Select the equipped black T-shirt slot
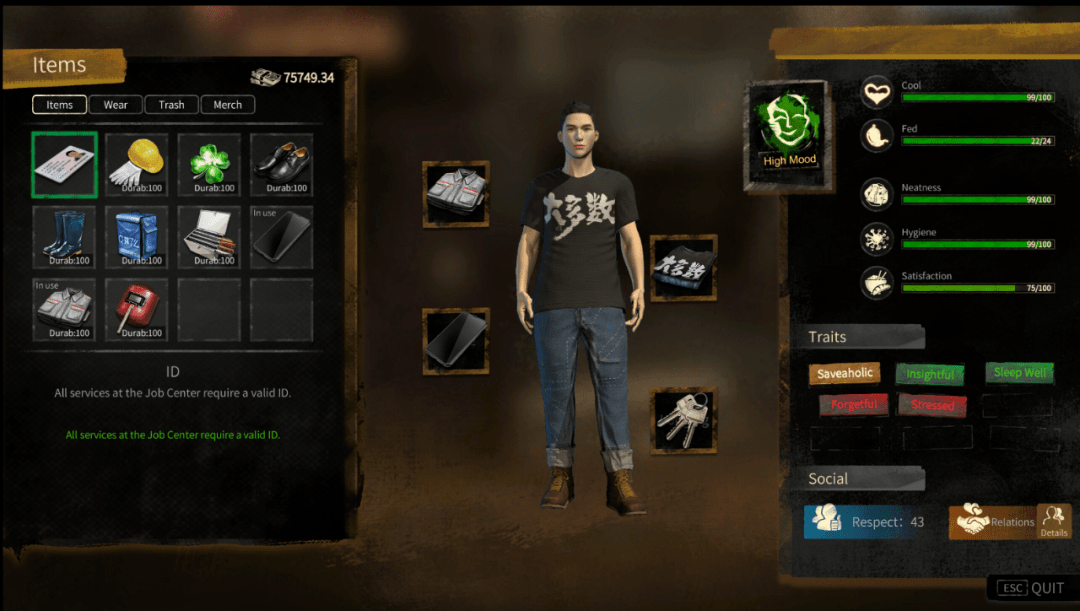The image size is (1080, 611). click(x=684, y=268)
